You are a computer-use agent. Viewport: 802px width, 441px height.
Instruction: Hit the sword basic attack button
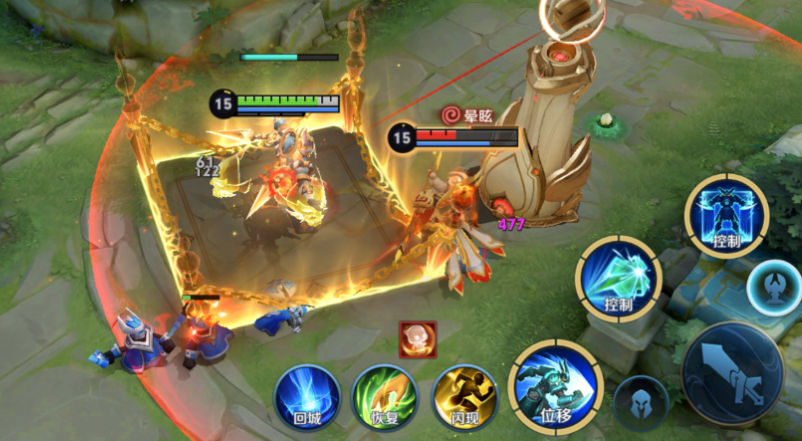tap(731, 374)
